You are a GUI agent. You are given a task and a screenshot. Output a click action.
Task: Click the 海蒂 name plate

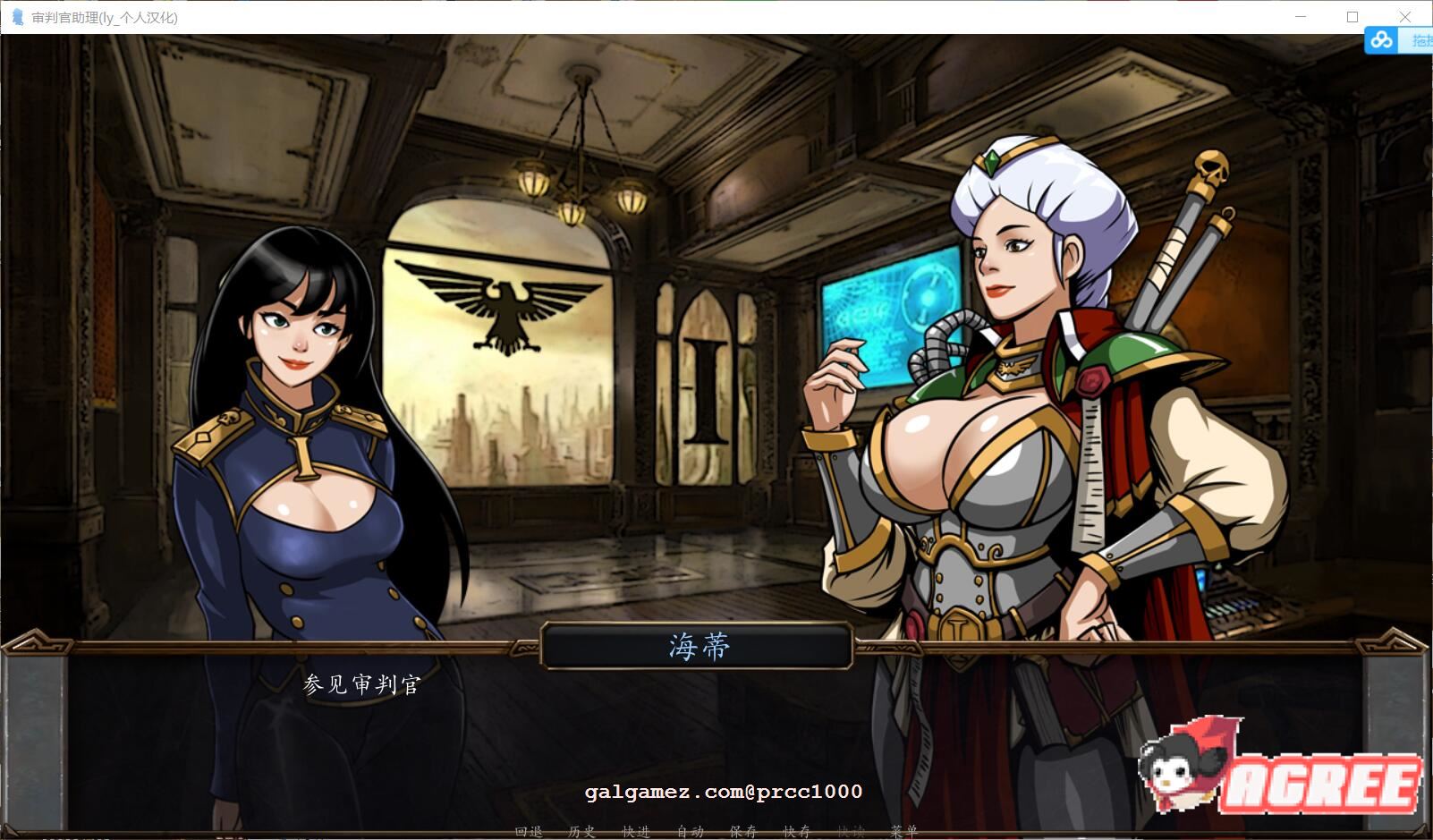700,646
